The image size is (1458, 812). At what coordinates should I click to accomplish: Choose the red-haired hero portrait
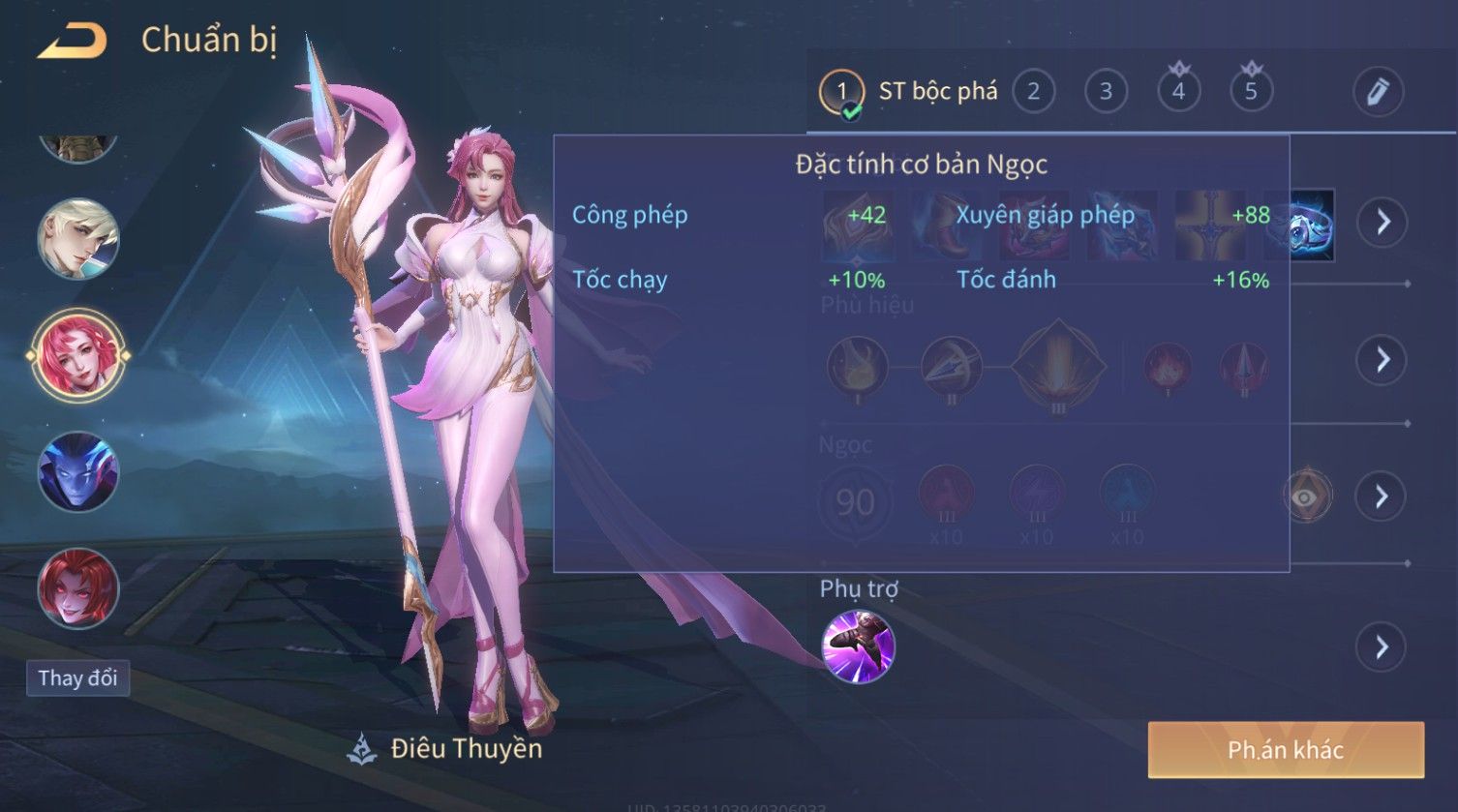(x=78, y=587)
